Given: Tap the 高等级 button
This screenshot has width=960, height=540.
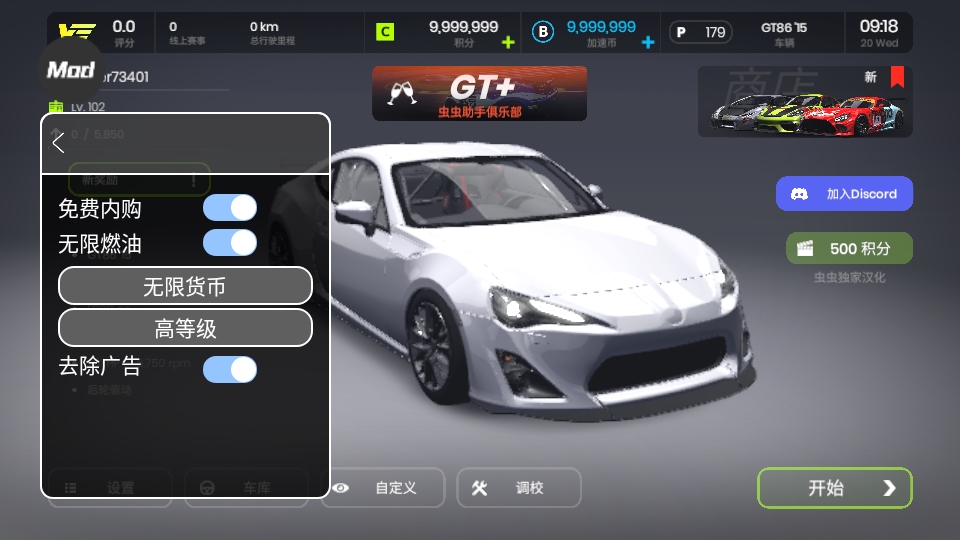Looking at the screenshot, I should (x=185, y=328).
